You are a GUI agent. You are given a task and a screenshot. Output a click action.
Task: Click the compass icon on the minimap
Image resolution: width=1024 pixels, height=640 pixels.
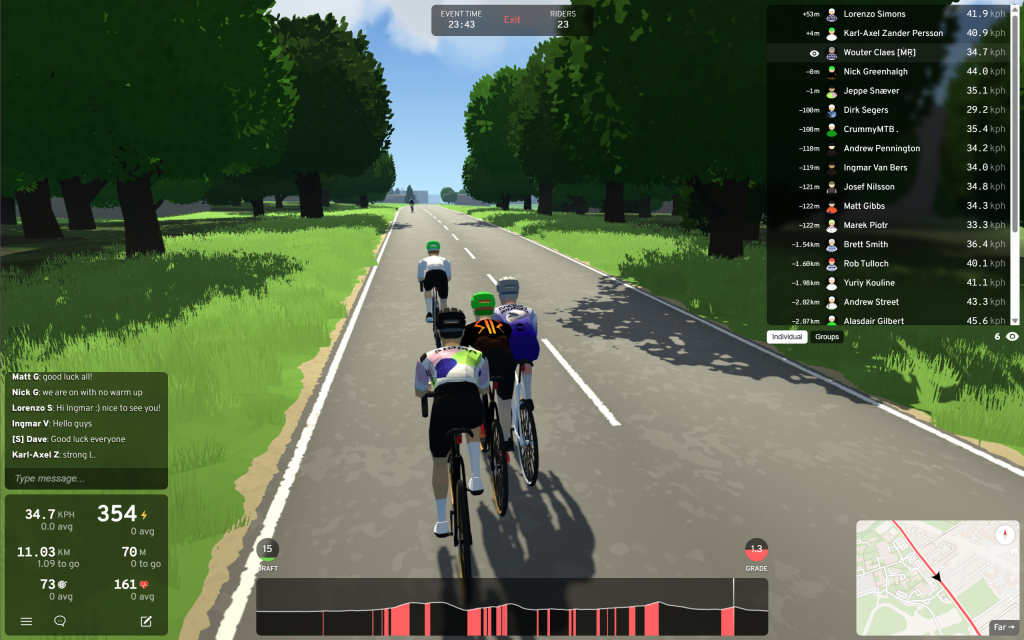pos(1004,535)
